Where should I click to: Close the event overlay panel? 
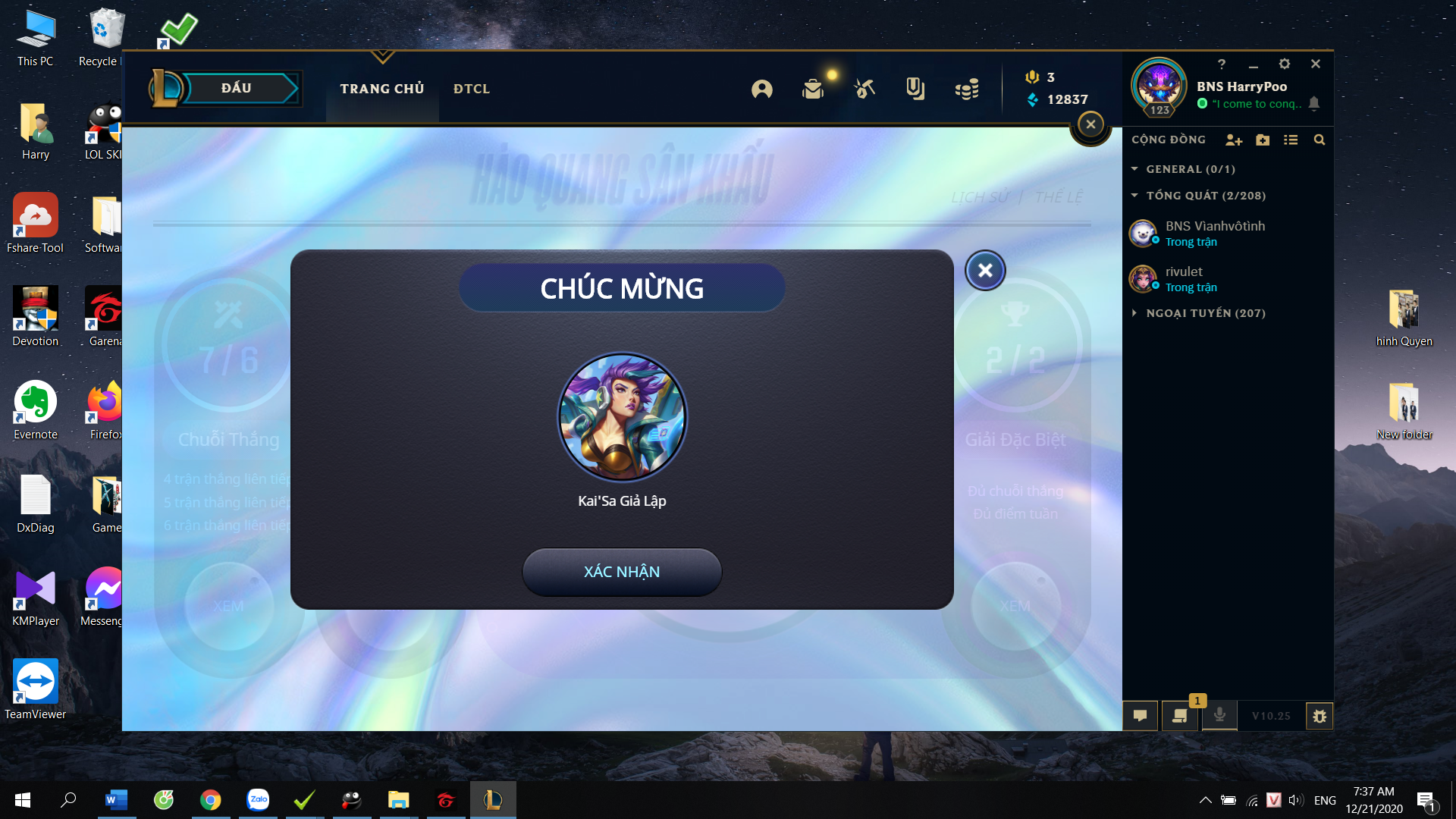pyautogui.click(x=1090, y=124)
